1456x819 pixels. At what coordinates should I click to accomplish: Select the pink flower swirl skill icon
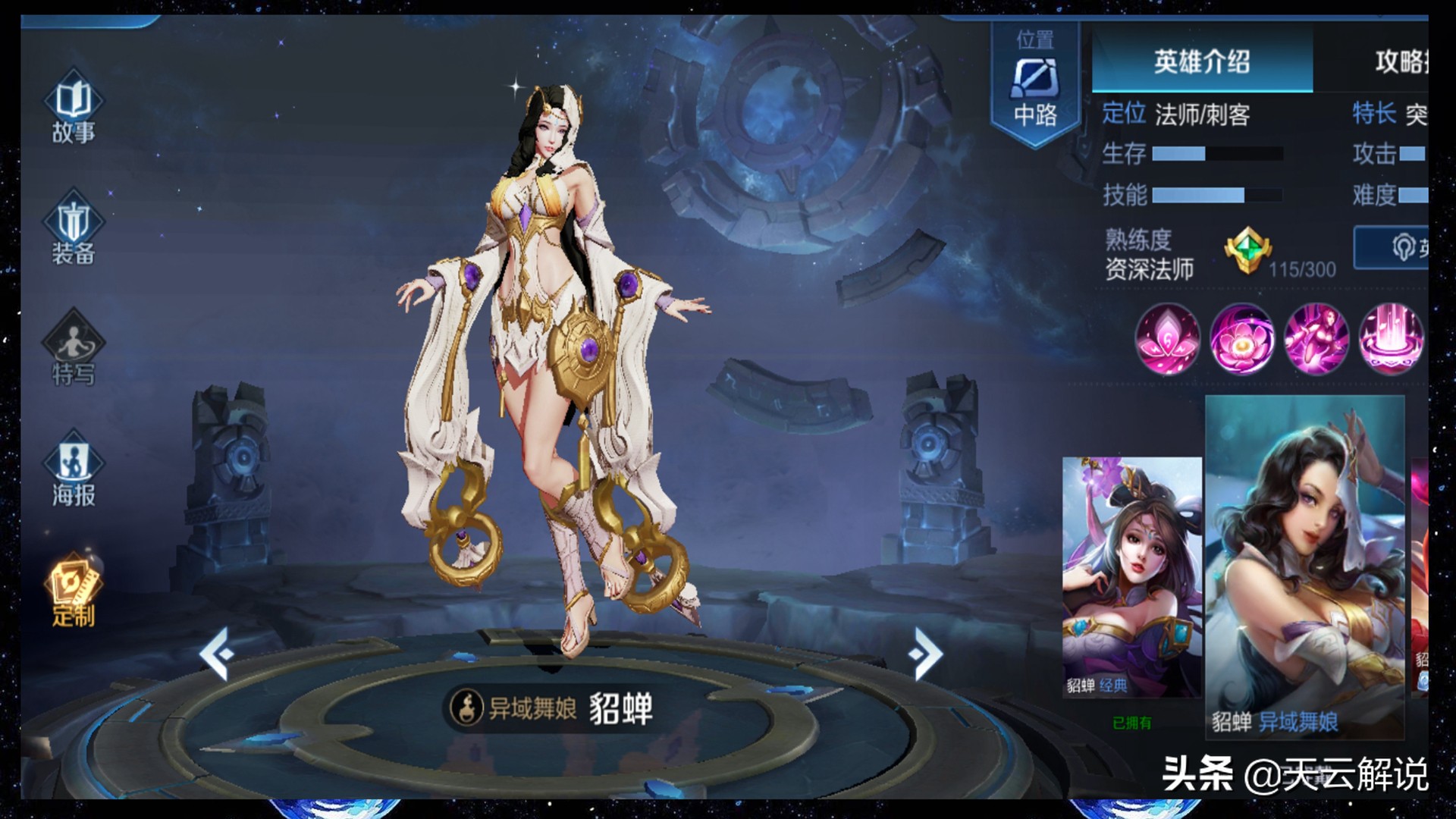1241,339
